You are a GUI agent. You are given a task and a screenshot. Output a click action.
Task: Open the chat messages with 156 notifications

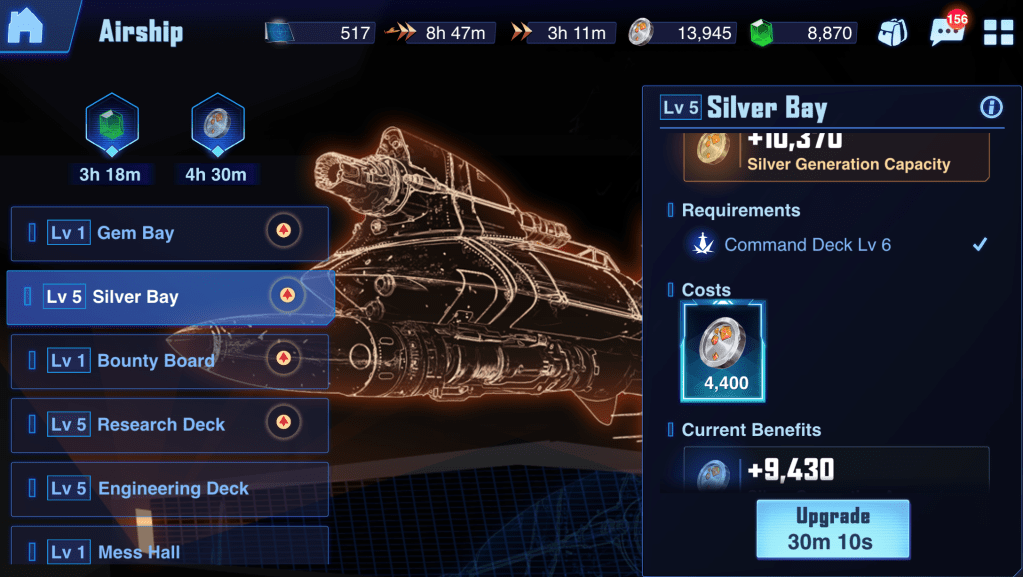946,32
